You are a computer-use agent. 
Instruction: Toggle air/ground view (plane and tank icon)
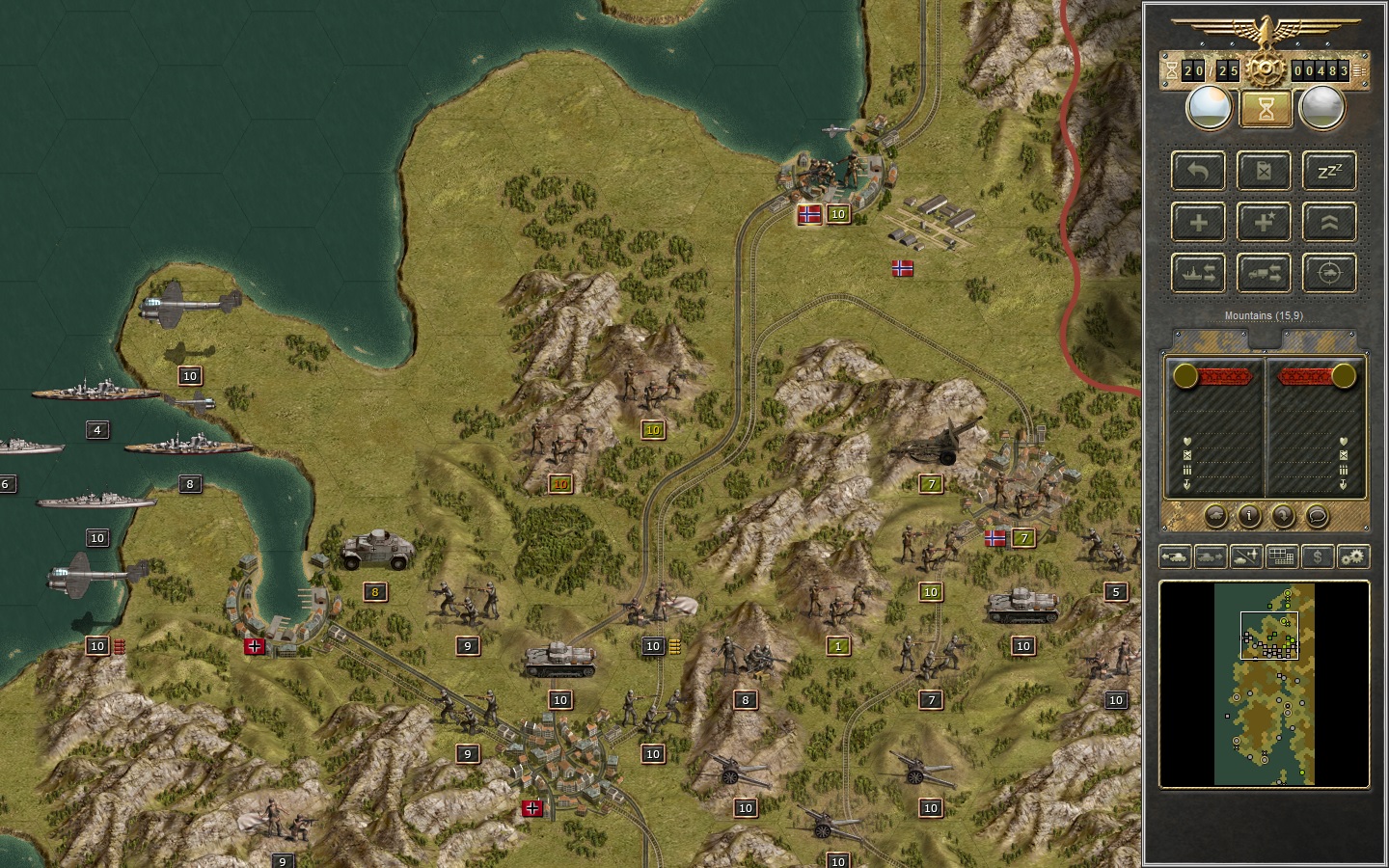click(x=1245, y=556)
